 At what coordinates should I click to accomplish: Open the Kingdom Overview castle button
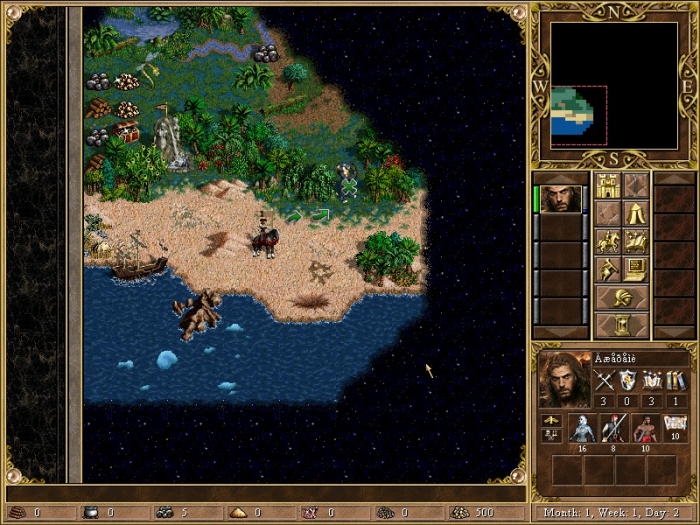coord(607,185)
